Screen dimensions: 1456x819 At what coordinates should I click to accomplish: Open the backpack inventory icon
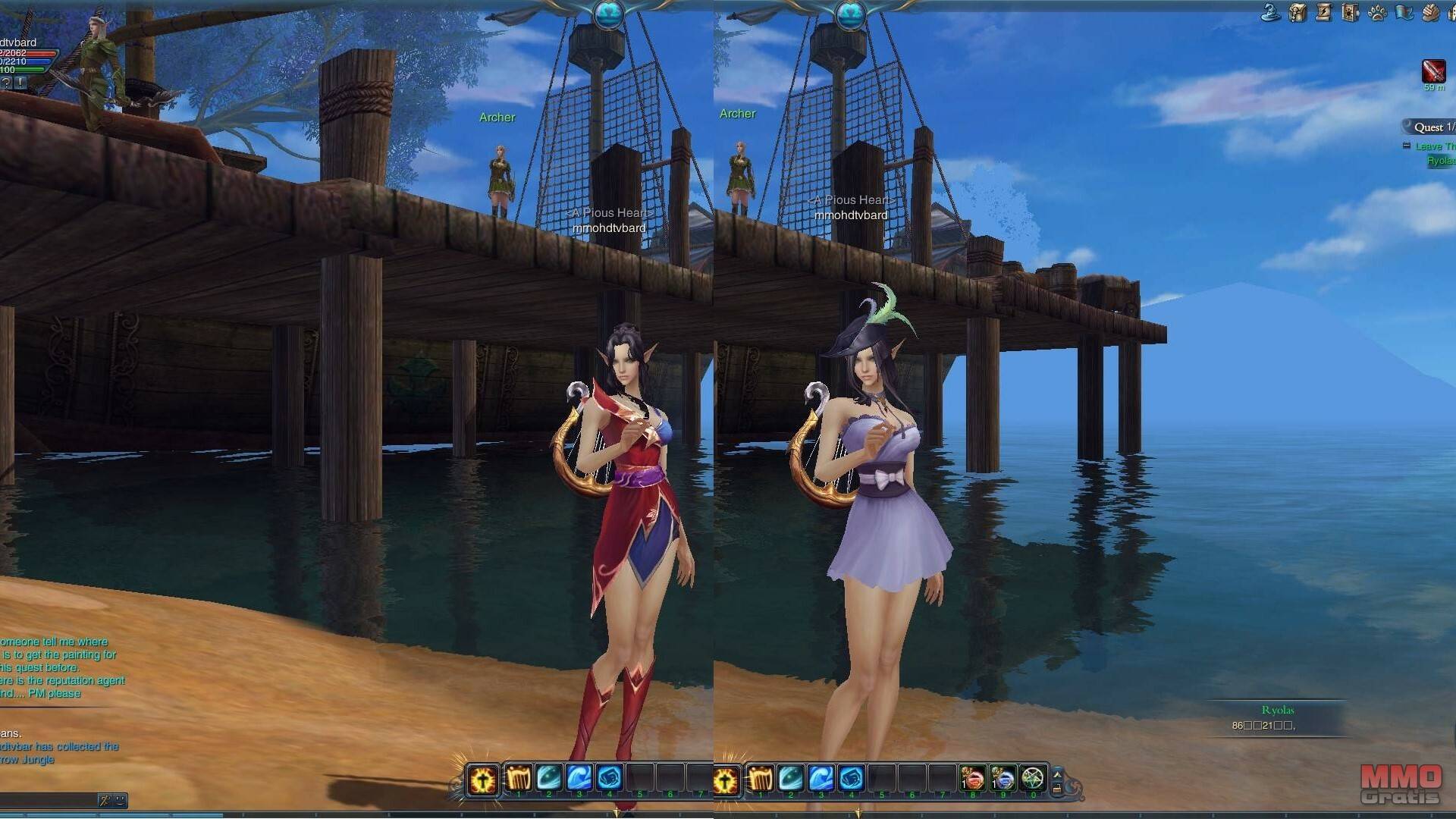(x=1298, y=12)
